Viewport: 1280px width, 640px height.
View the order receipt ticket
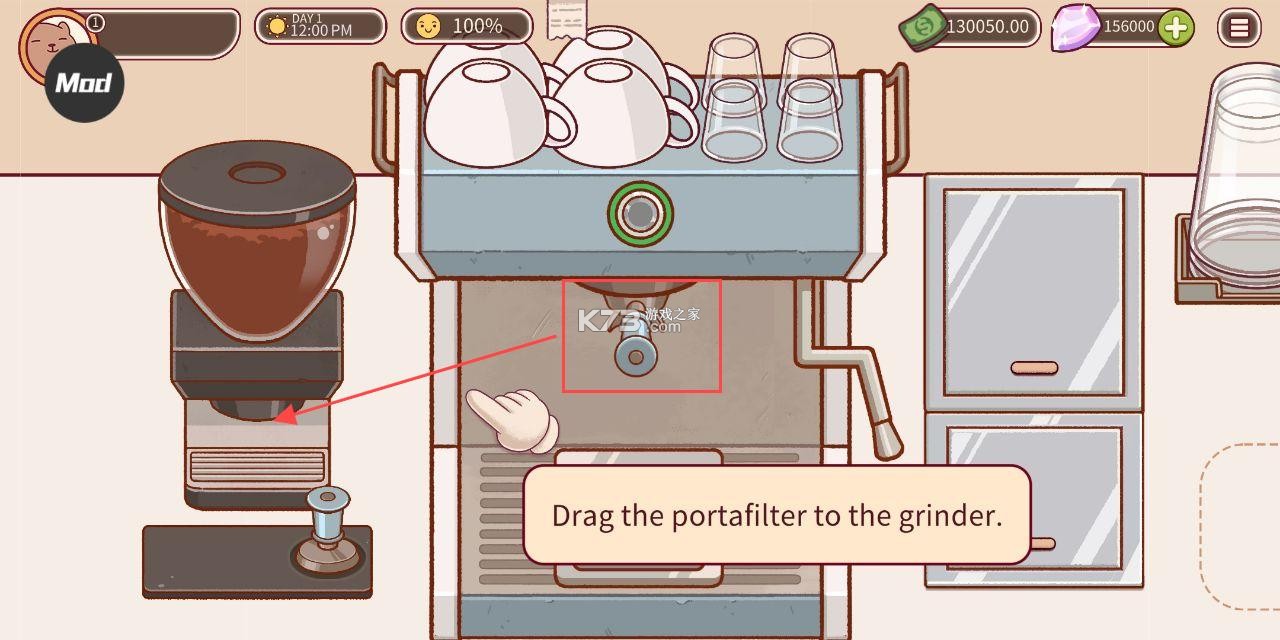pyautogui.click(x=567, y=19)
